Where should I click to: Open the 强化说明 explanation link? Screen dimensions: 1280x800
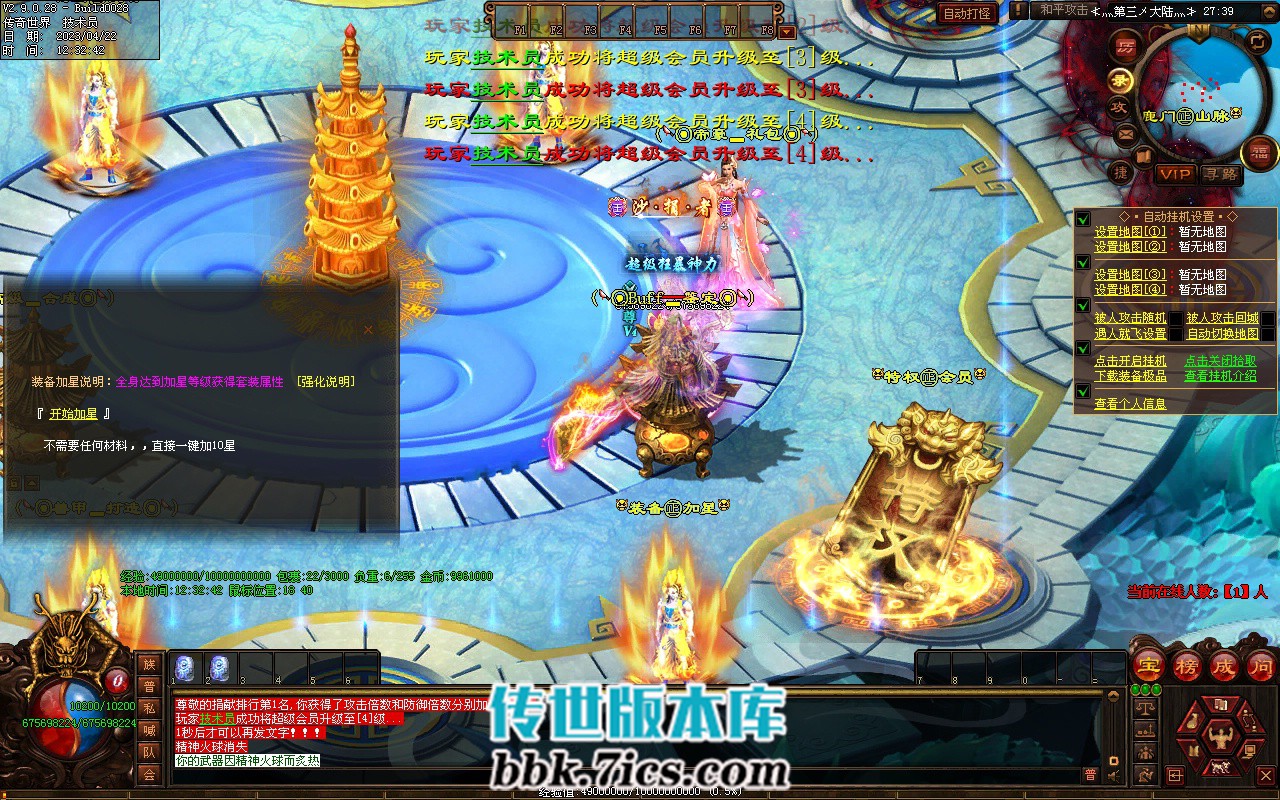(x=325, y=381)
